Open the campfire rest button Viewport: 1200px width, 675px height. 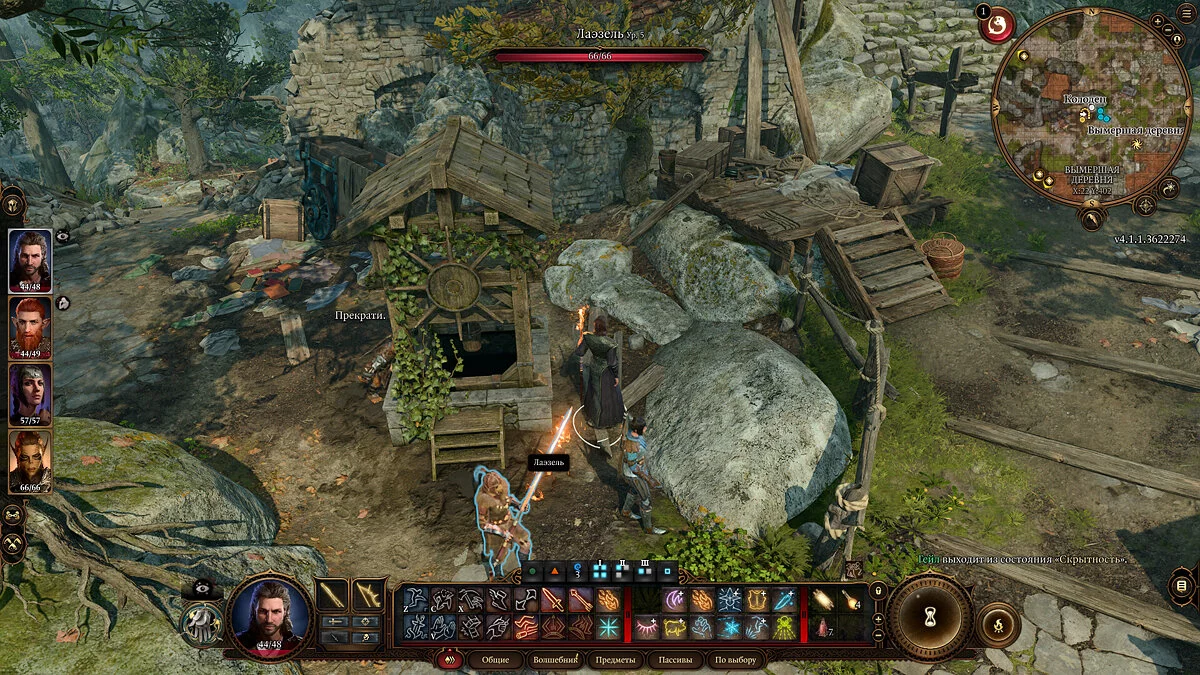pyautogui.click(x=997, y=623)
